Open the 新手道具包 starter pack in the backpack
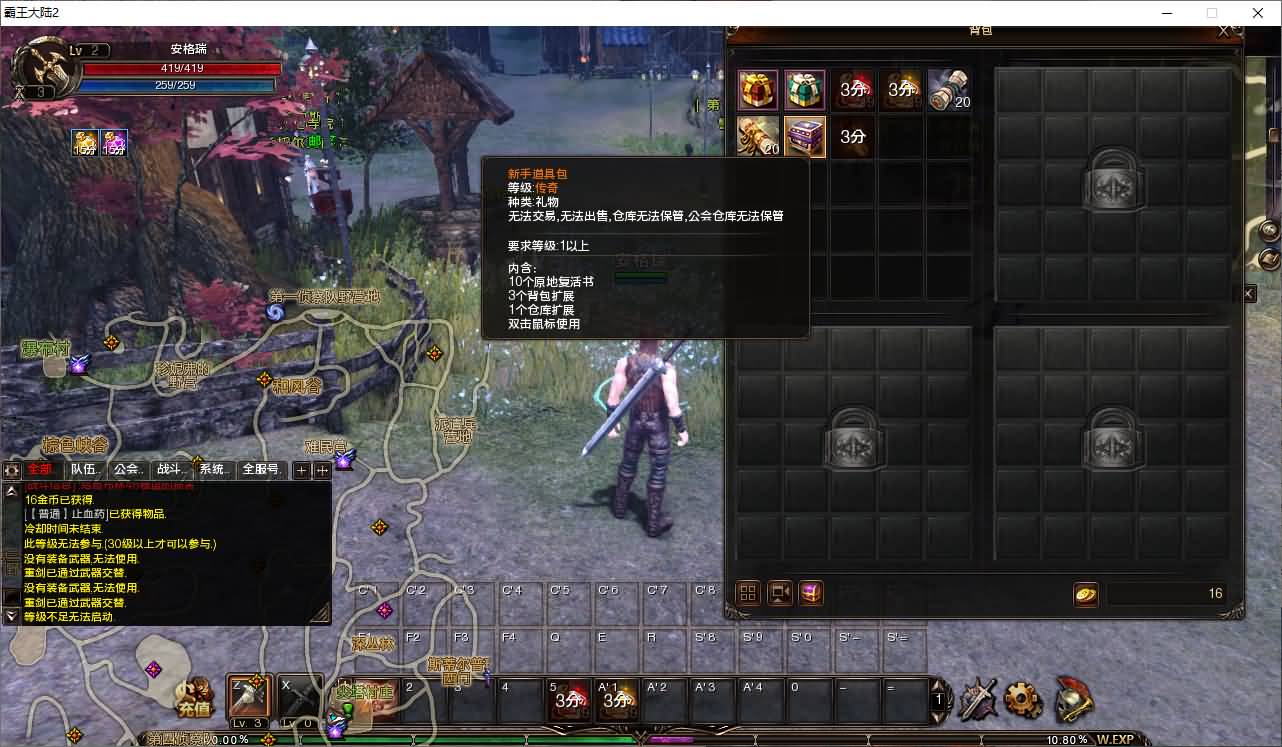Screen dimensions: 1282x747 click(805, 136)
